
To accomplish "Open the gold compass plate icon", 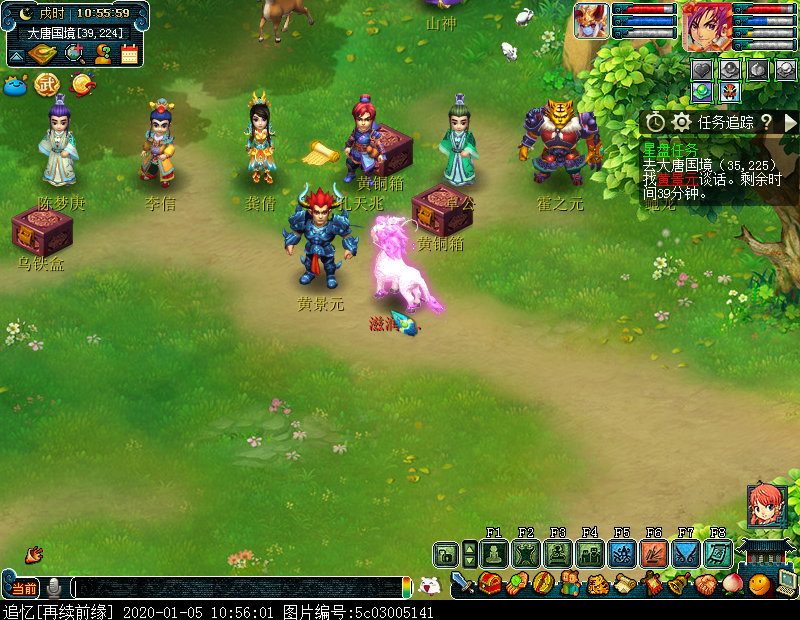I will pyautogui.click(x=43, y=54).
